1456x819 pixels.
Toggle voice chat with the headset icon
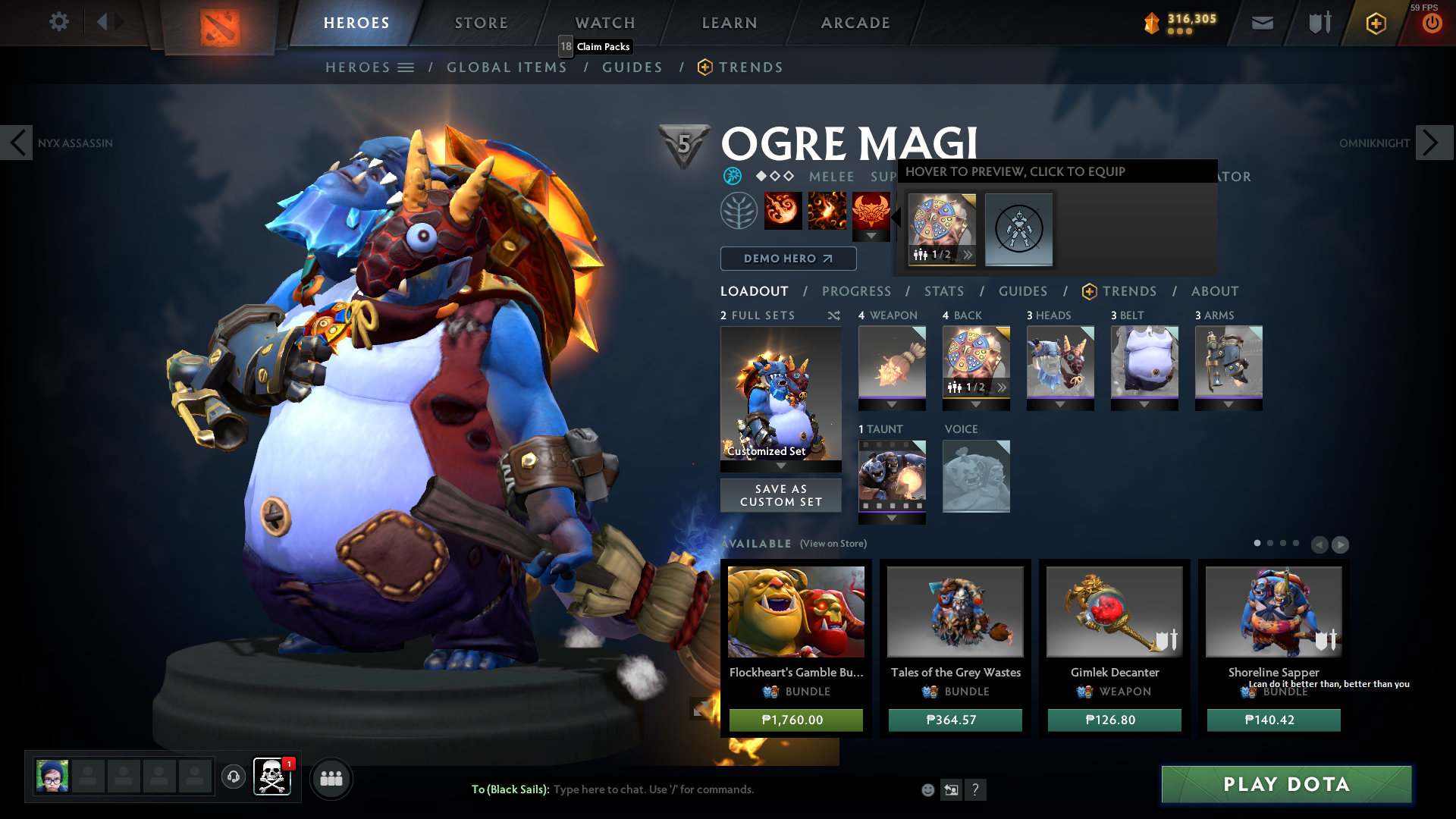point(233,778)
